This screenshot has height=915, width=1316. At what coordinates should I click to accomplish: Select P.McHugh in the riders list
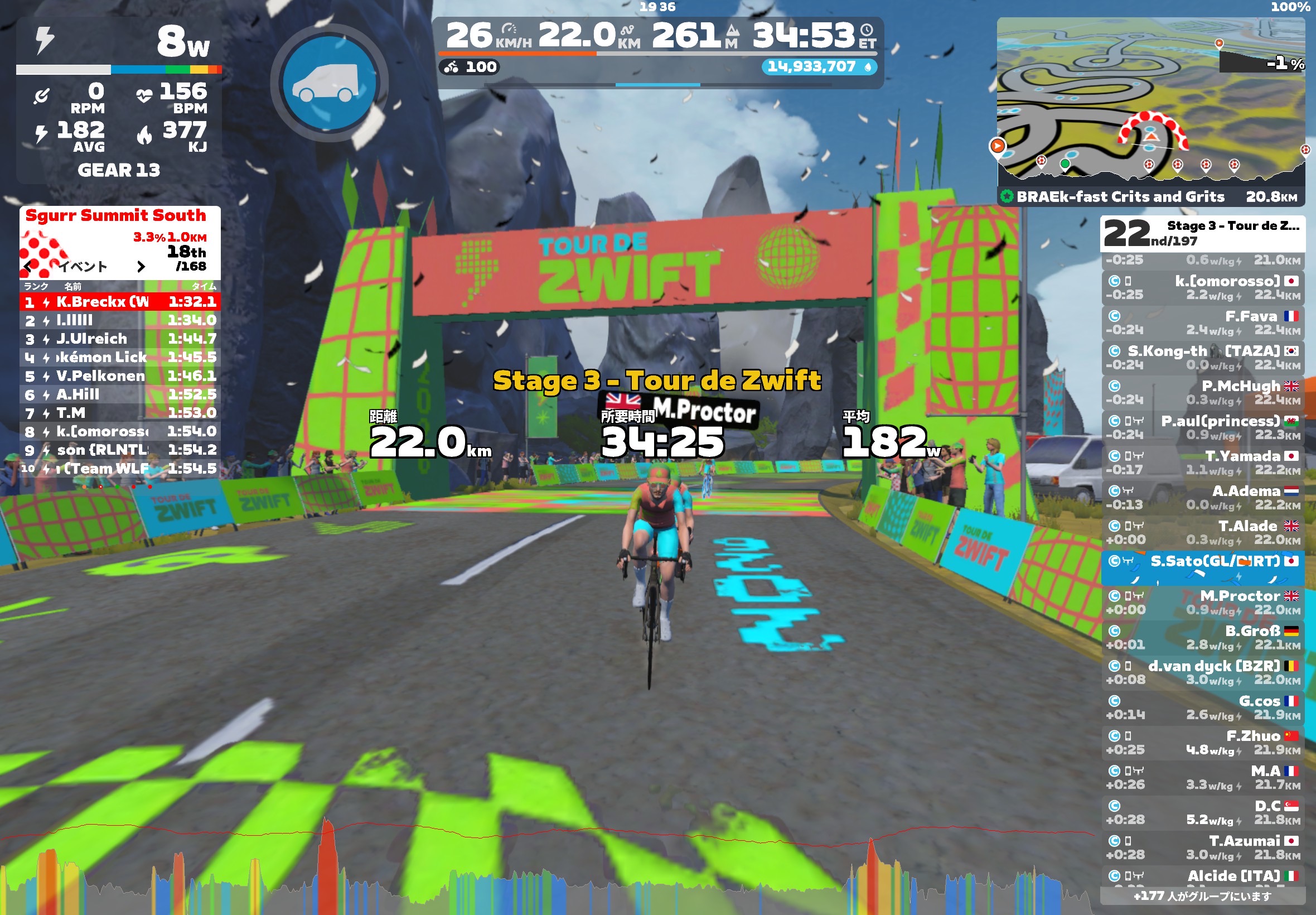click(x=1202, y=393)
